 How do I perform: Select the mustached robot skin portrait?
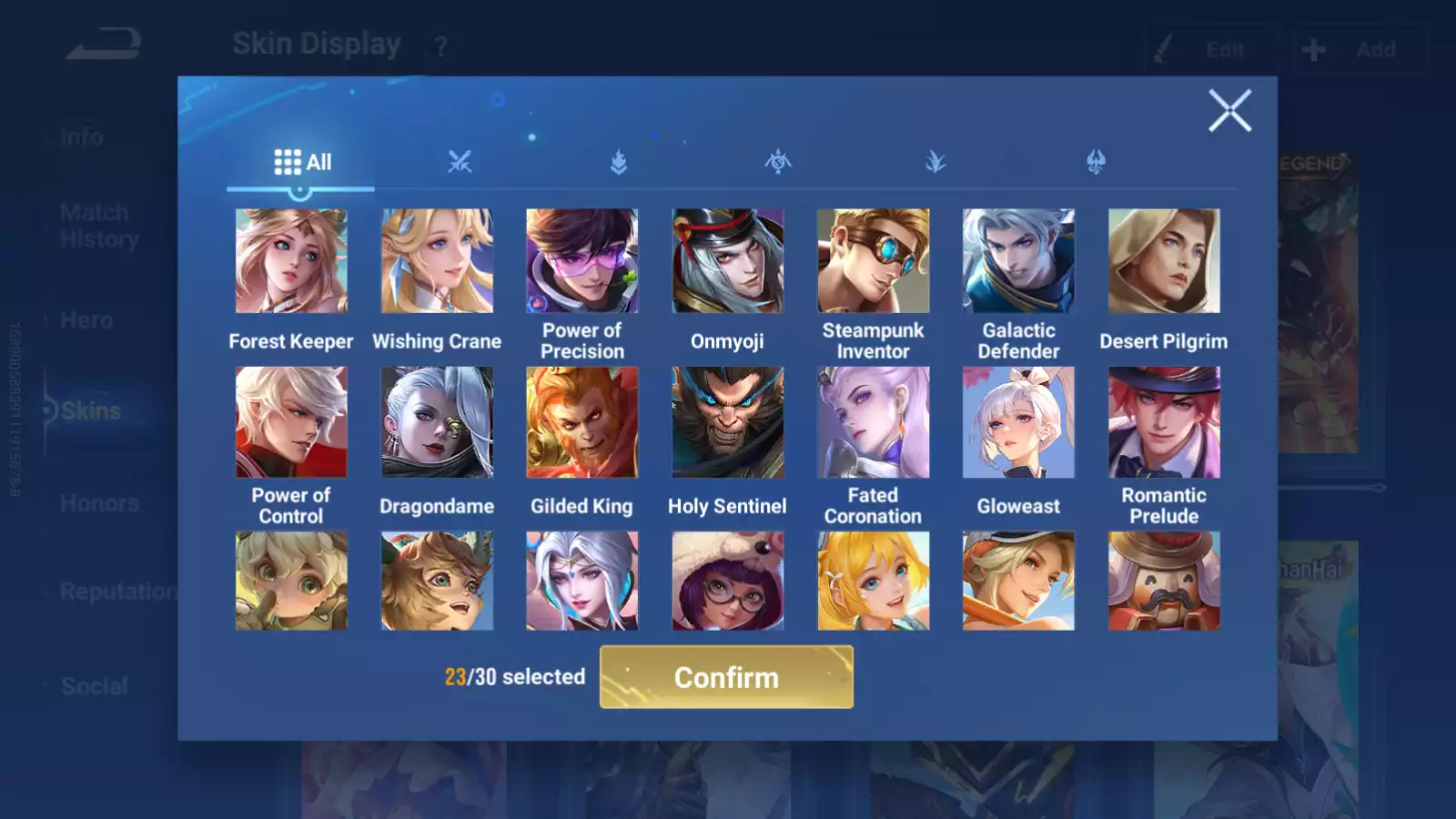pos(1164,581)
